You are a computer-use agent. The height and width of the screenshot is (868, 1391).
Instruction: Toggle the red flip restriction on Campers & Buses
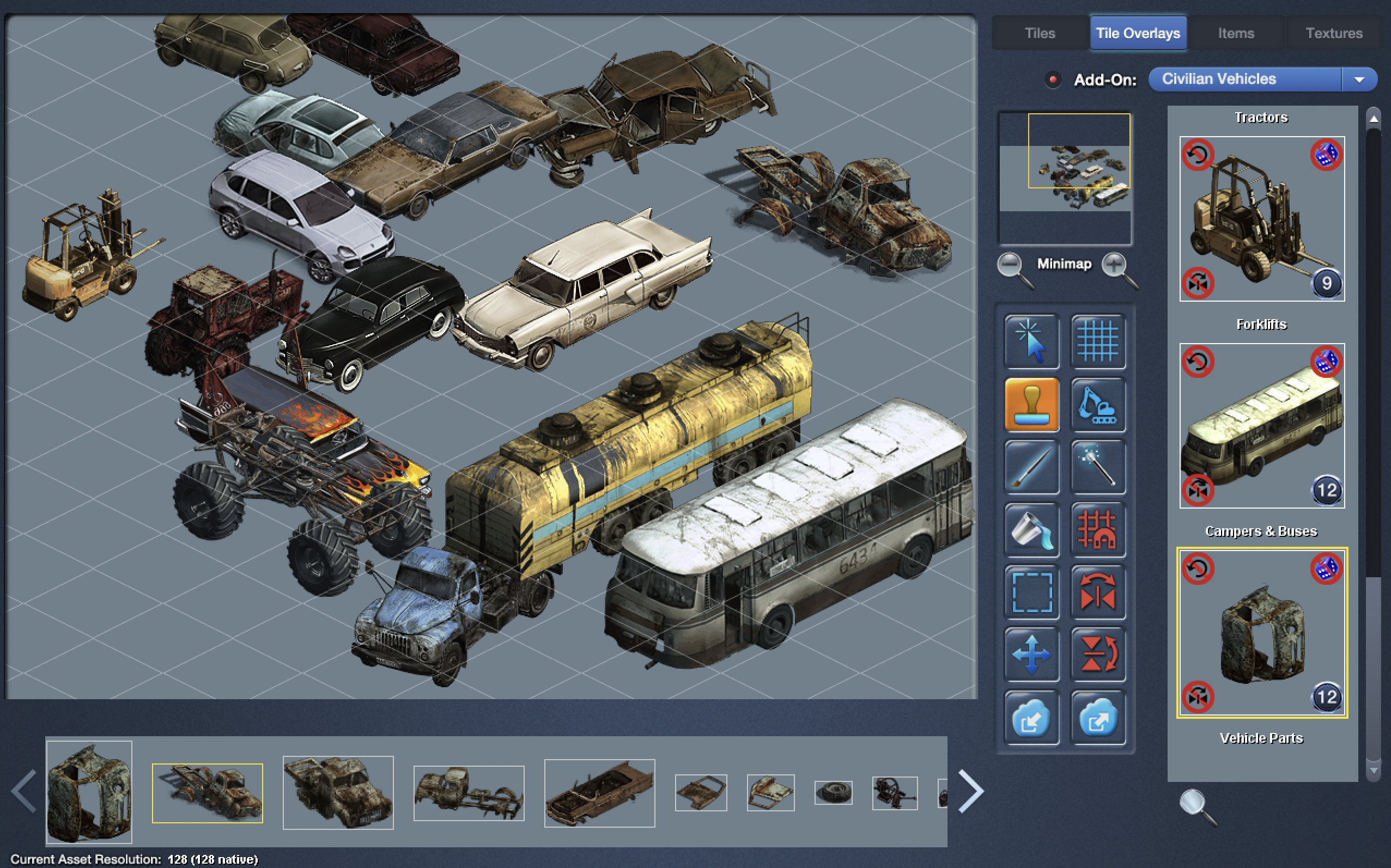[x=1199, y=699]
